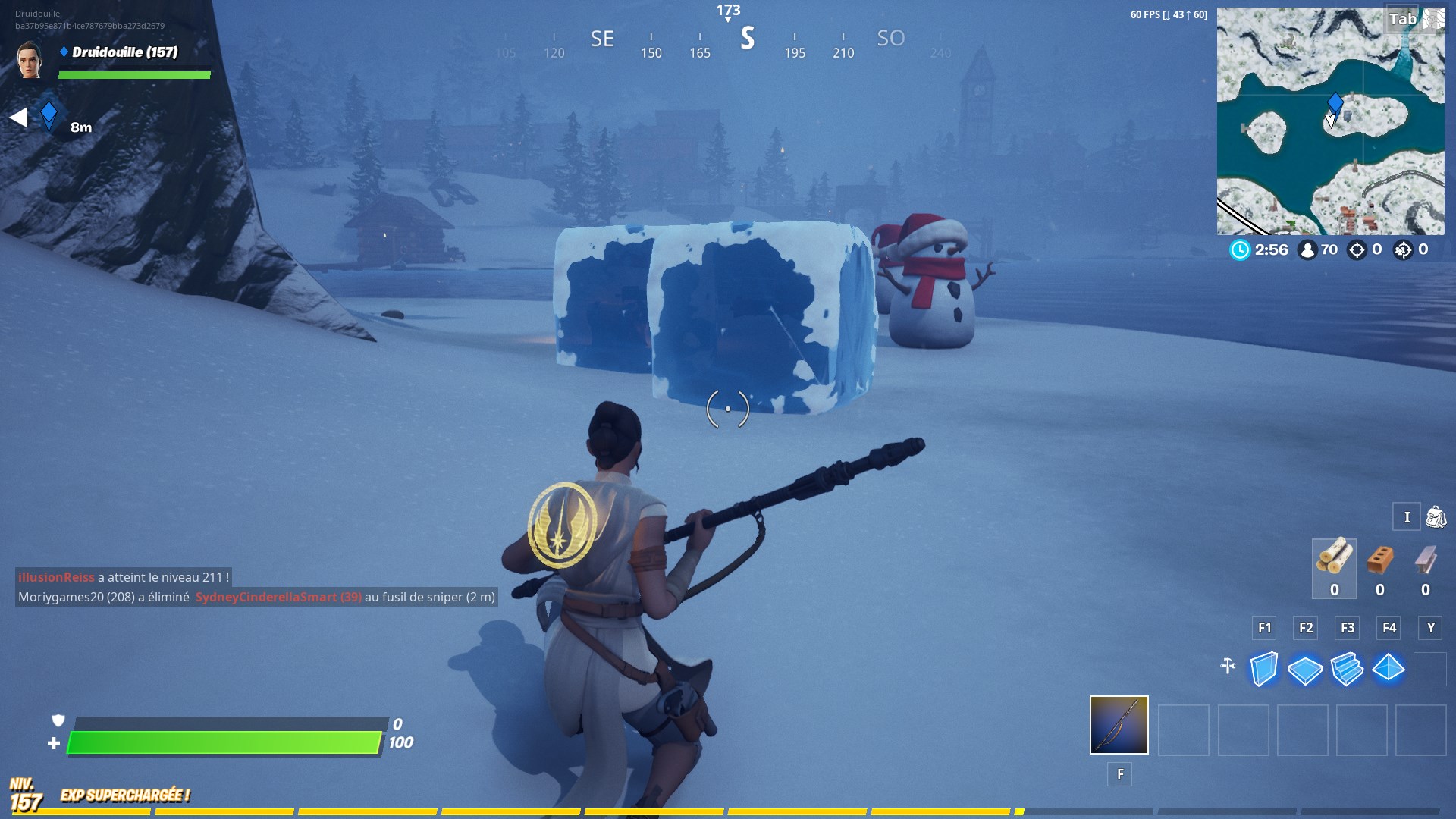The image size is (1456, 819).
Task: Click the shield icon beside the shield bar
Action: 58,720
